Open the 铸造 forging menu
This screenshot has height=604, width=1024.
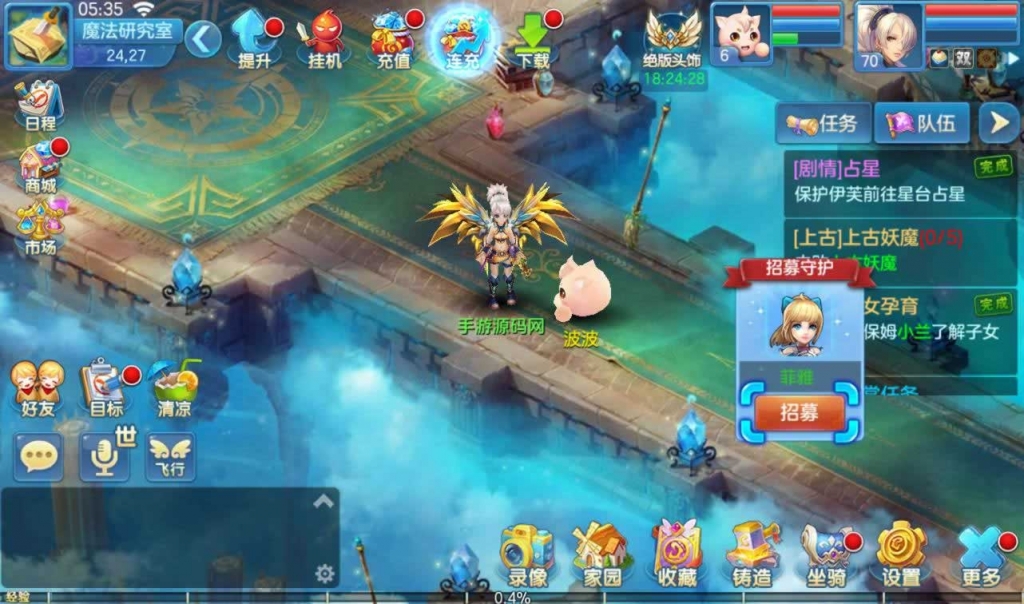752,555
